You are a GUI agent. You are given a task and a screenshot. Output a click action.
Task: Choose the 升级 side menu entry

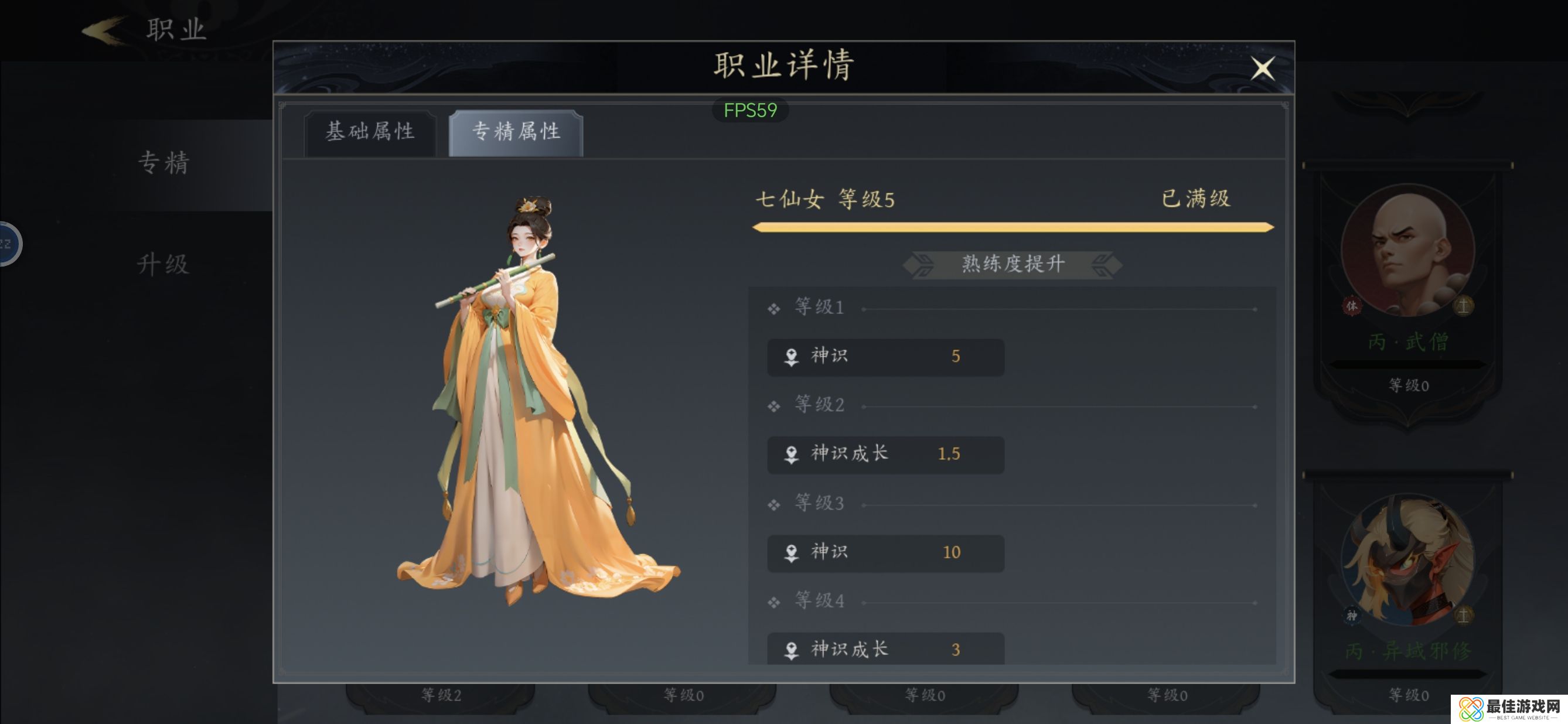coord(163,264)
